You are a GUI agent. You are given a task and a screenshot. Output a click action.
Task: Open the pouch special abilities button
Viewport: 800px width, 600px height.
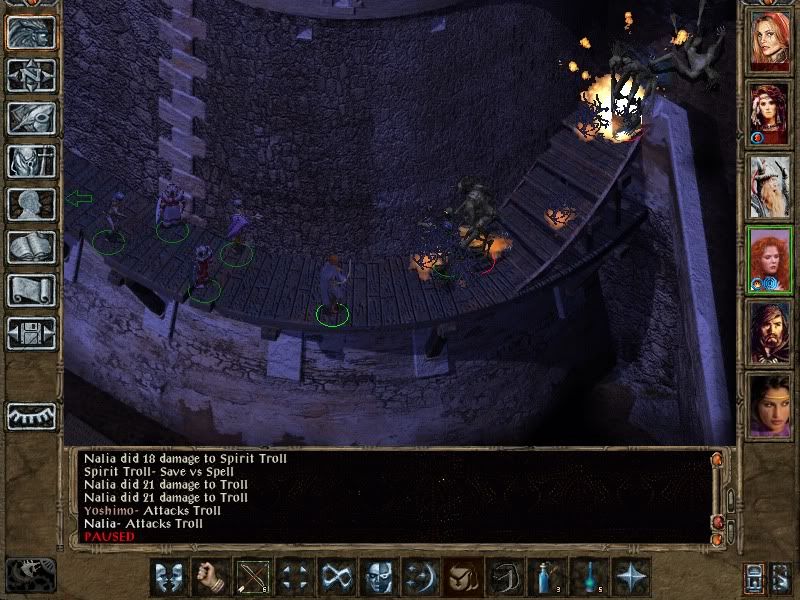(461, 577)
